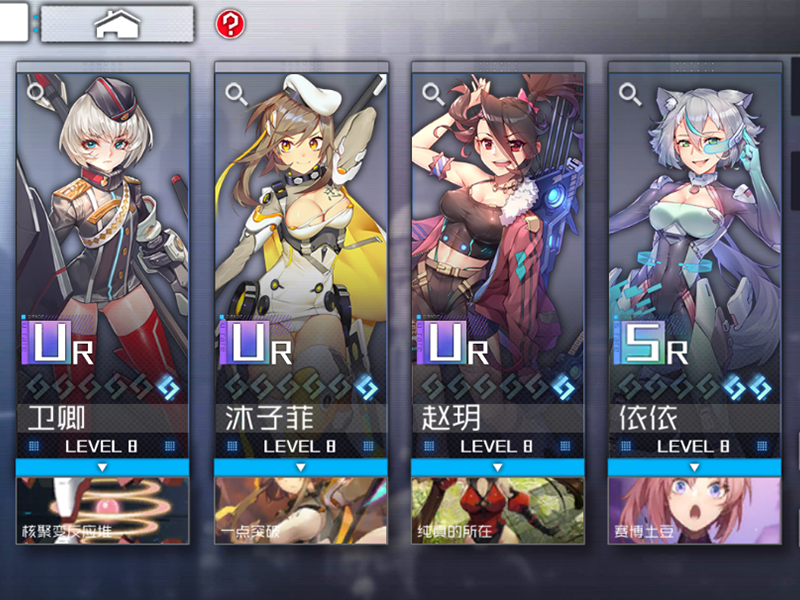Open the red question mark help
Viewport: 800px width, 600px height.
230,23
